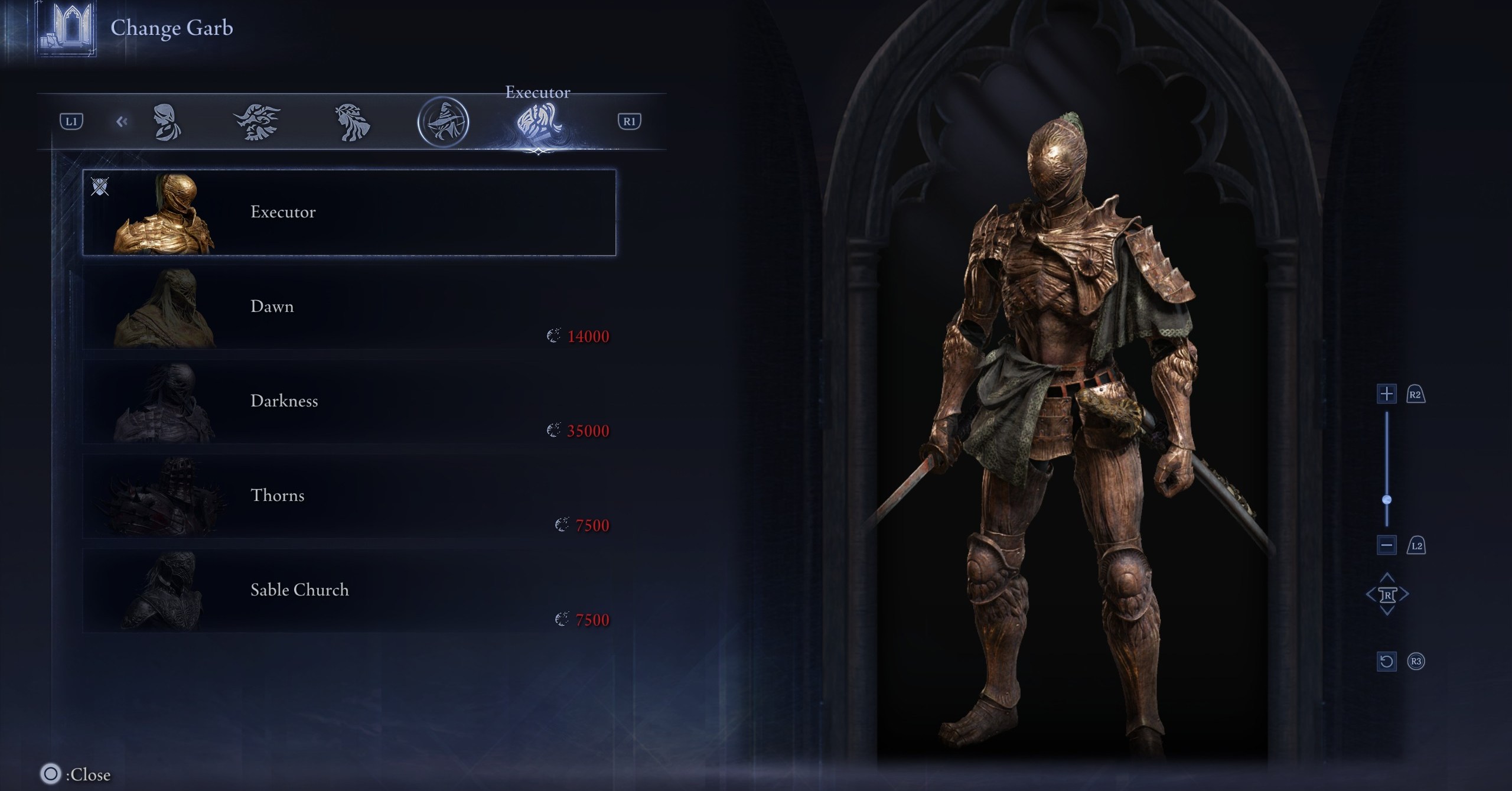Select the witch hat character tab

coord(443,122)
